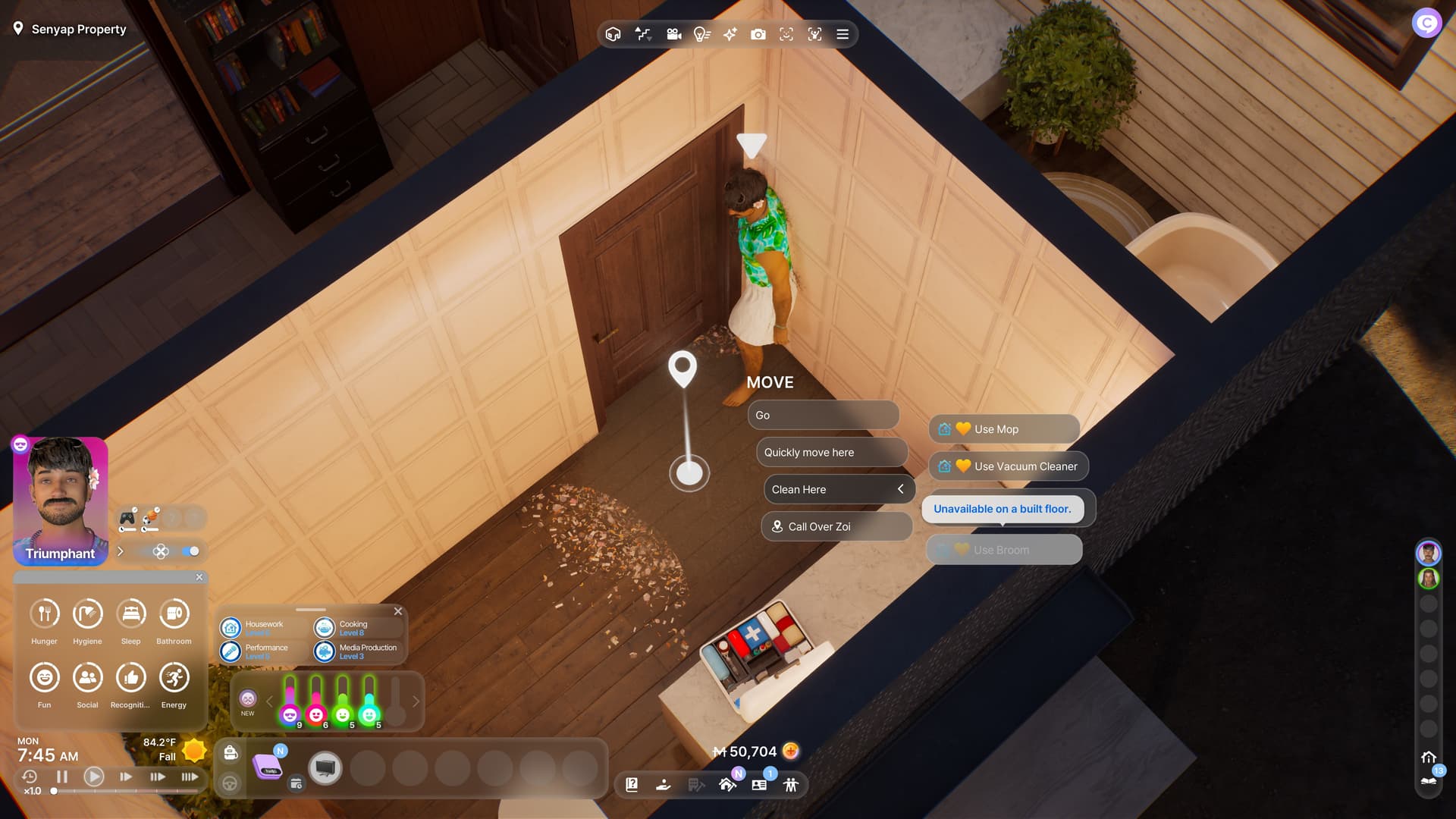Click the Hunger need icon
1456x819 pixels.
[45, 613]
